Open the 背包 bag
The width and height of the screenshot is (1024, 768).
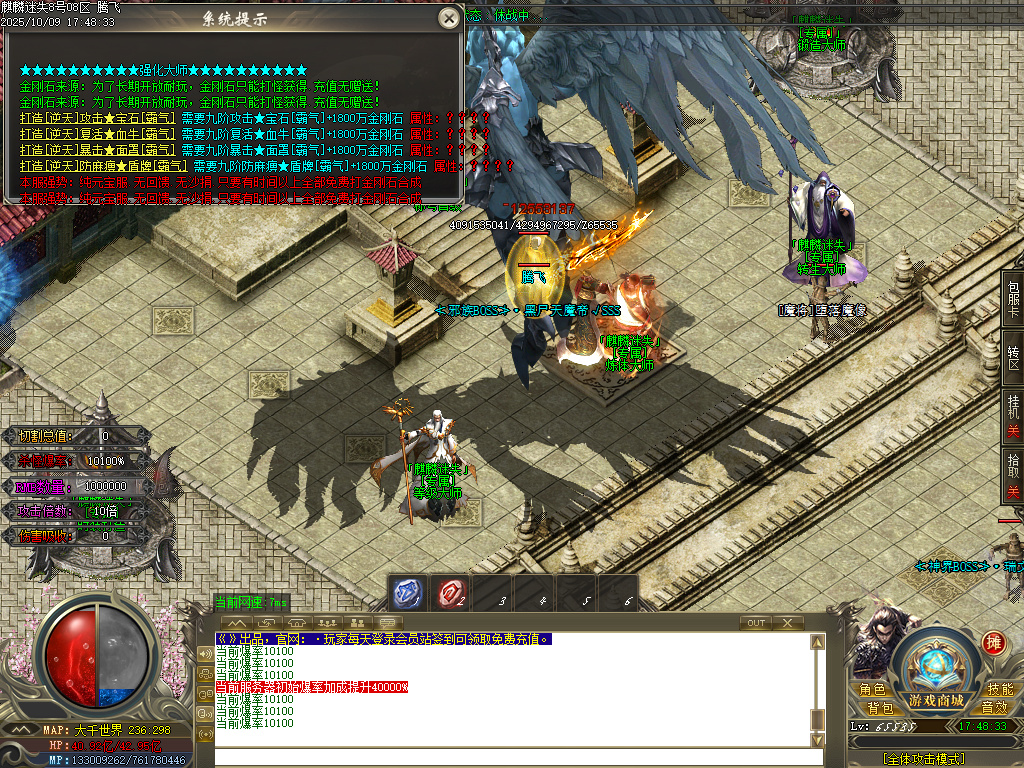tap(880, 709)
